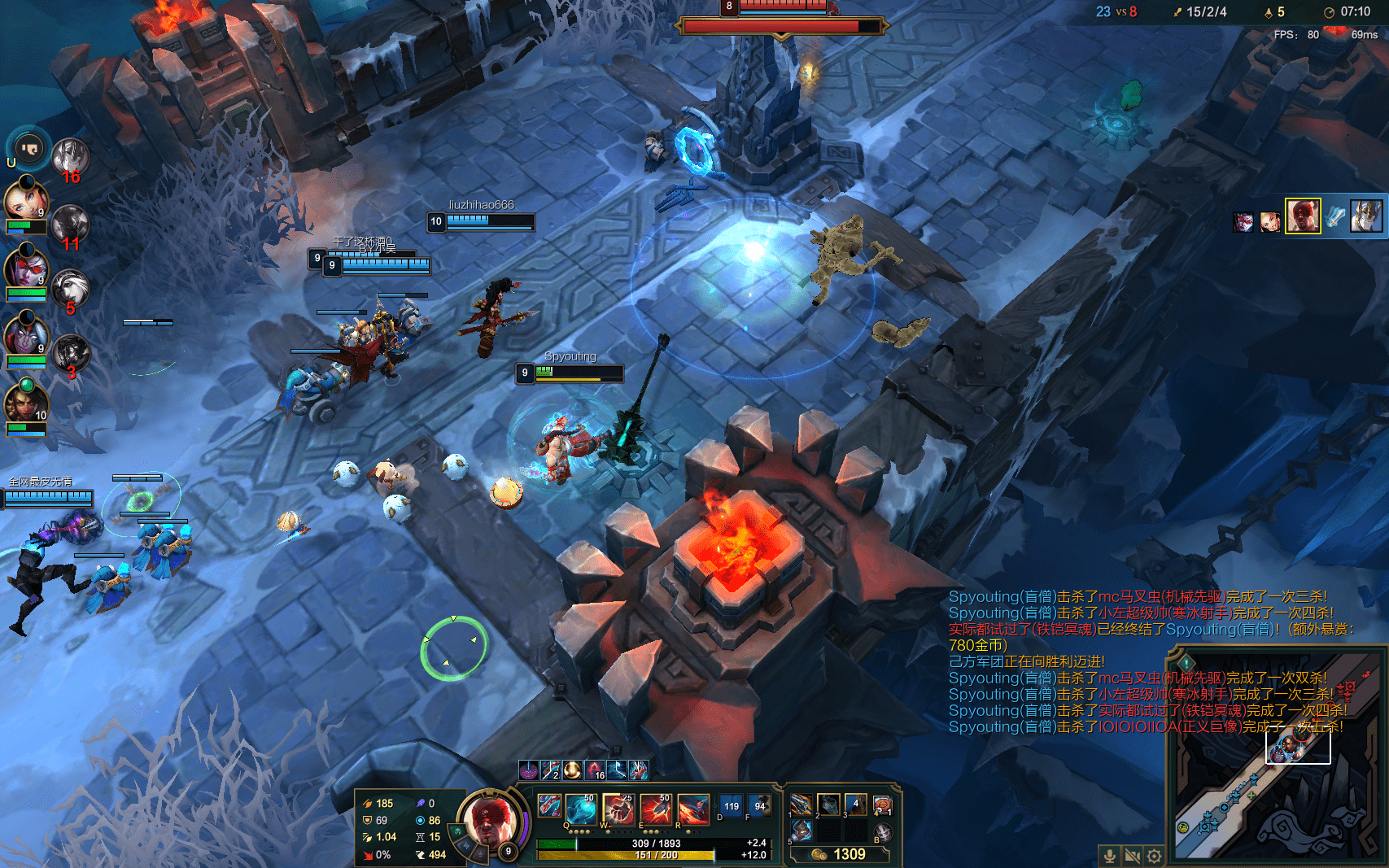The image size is (1389, 868).
Task: Click the highlighted Lee Sin scoreboard portrait
Action: click(1302, 216)
